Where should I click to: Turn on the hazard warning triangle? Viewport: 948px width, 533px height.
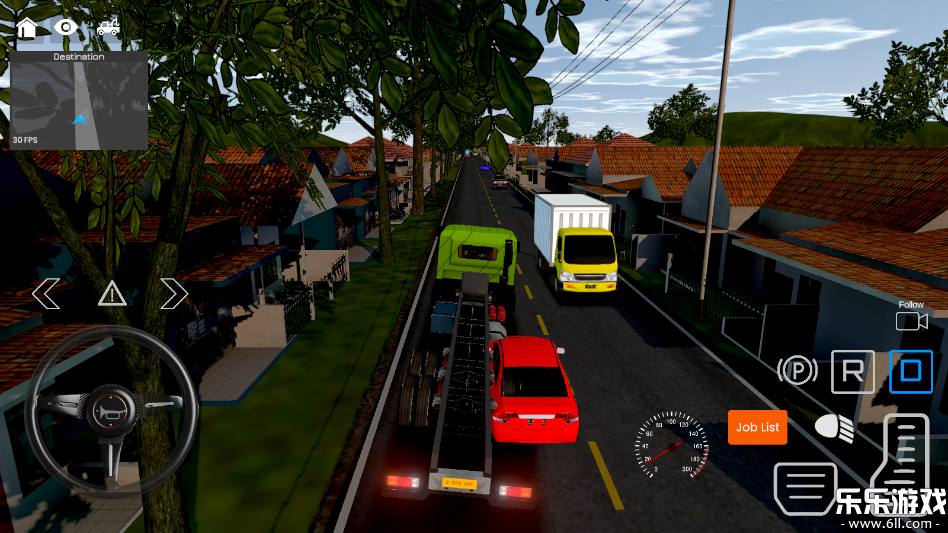pyautogui.click(x=111, y=294)
